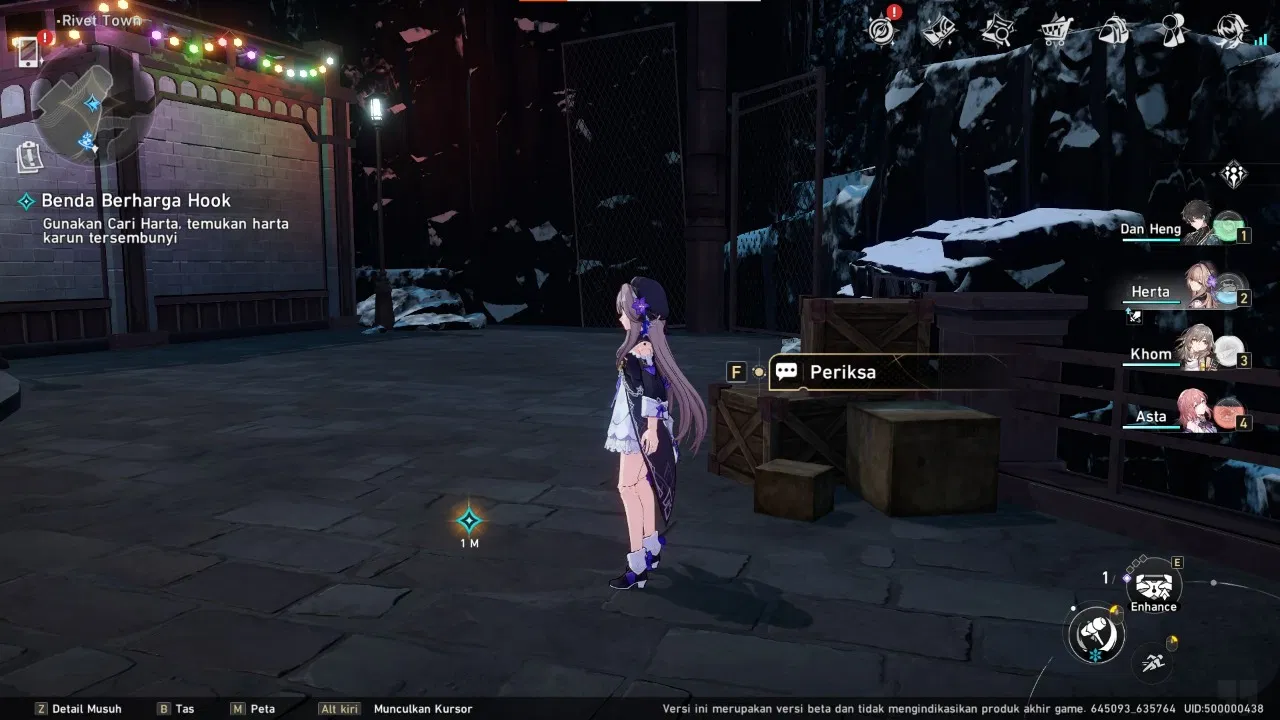Screen dimensions: 1280x720
Task: Click the hammer basic attack icon
Action: tap(1096, 635)
